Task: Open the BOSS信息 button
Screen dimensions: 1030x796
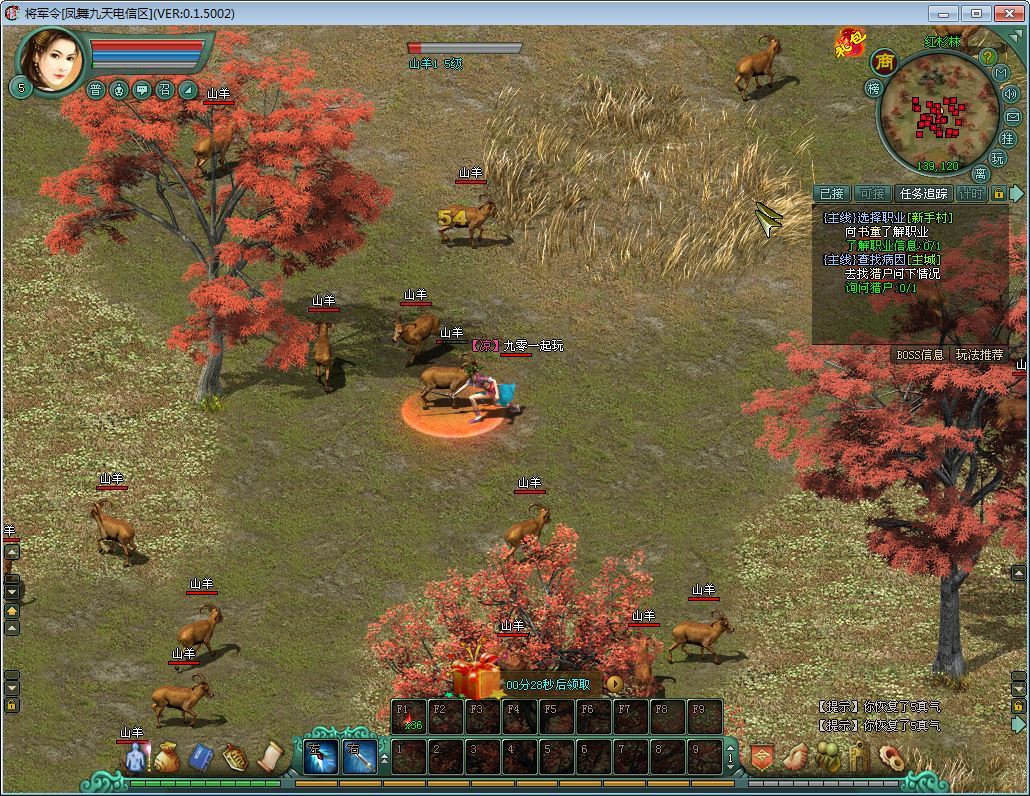Action: 919,354
